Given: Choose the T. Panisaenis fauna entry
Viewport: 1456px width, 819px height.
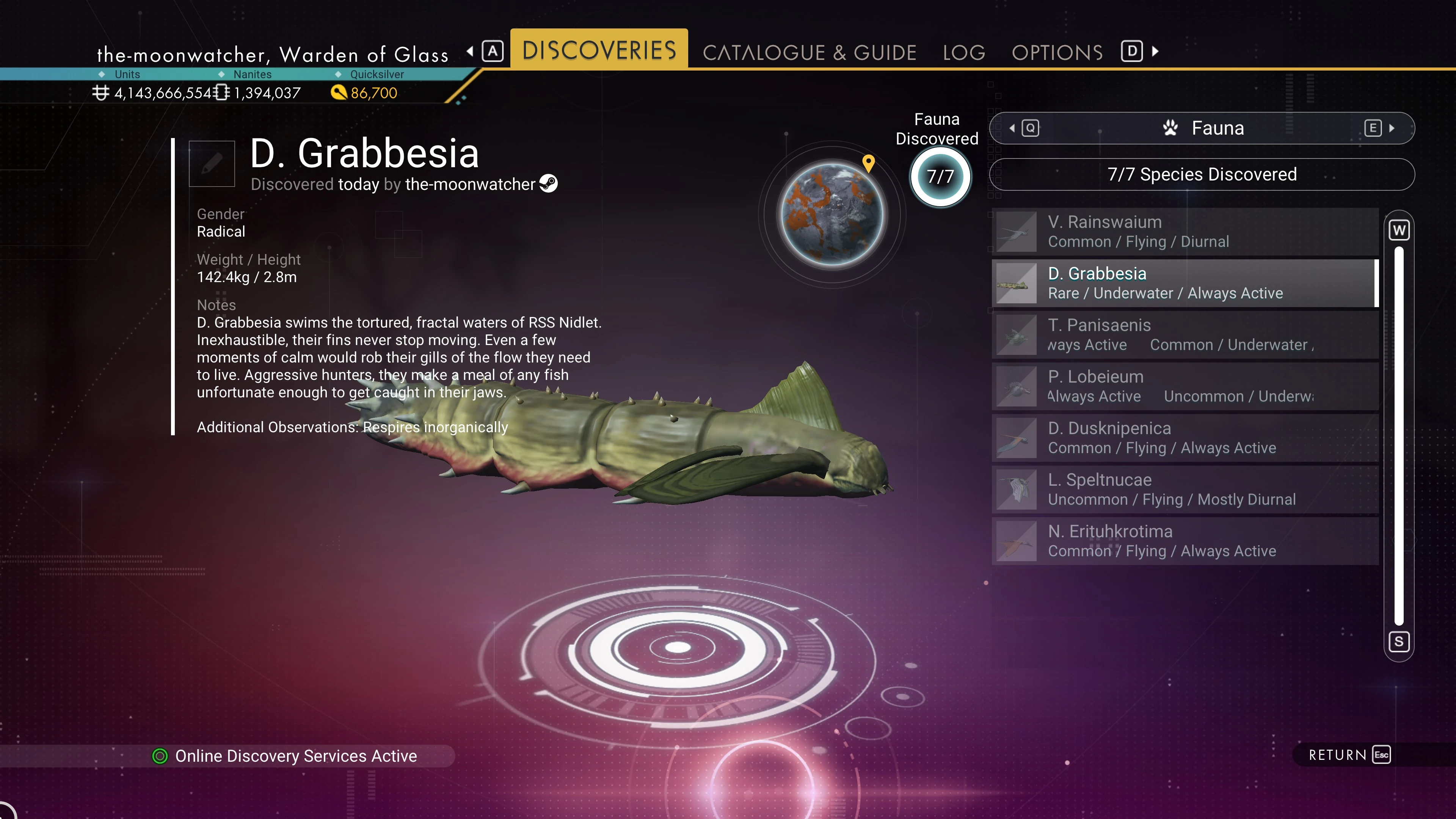Looking at the screenshot, I should (x=1185, y=334).
